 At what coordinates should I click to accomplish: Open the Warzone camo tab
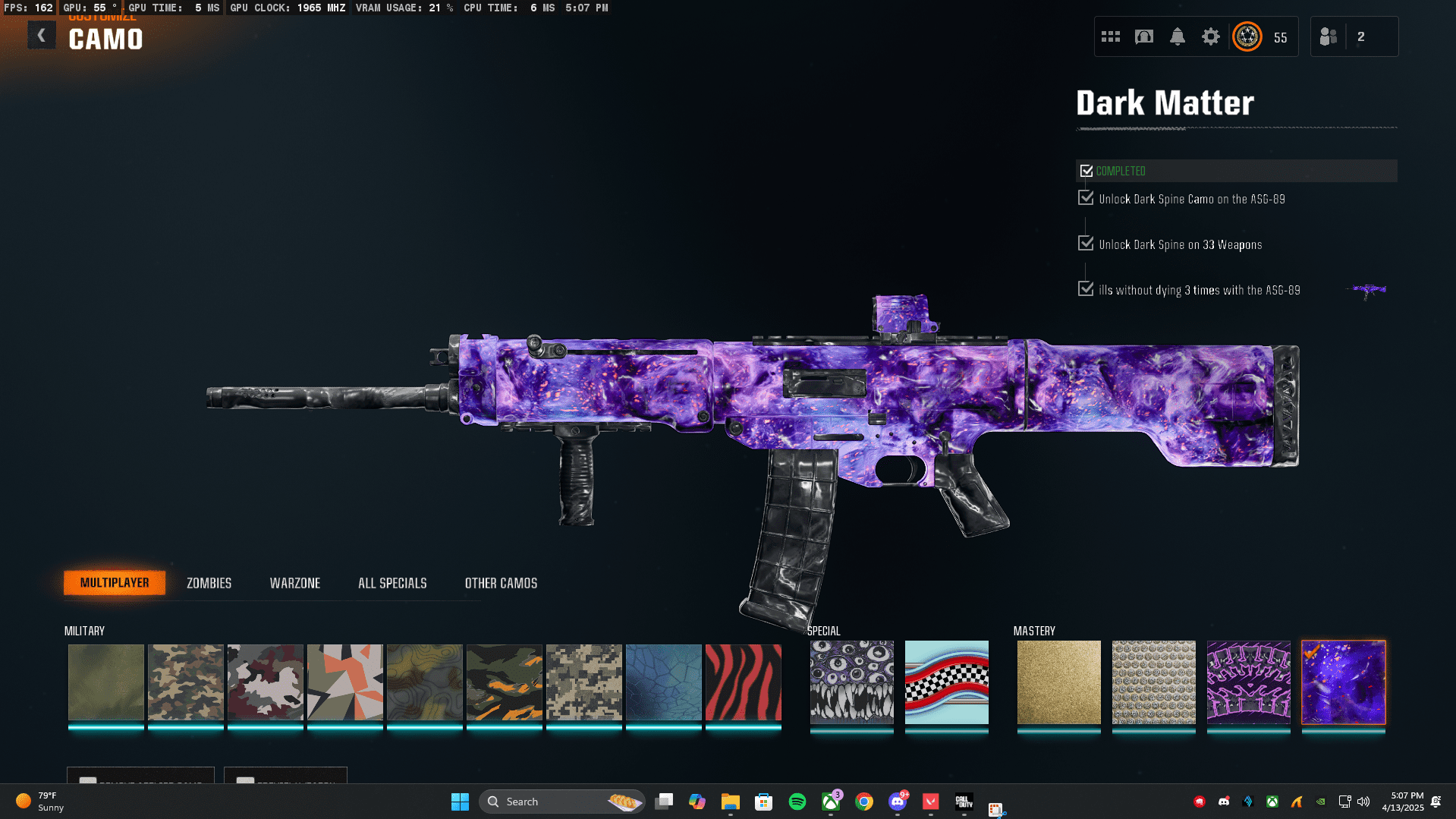point(295,583)
